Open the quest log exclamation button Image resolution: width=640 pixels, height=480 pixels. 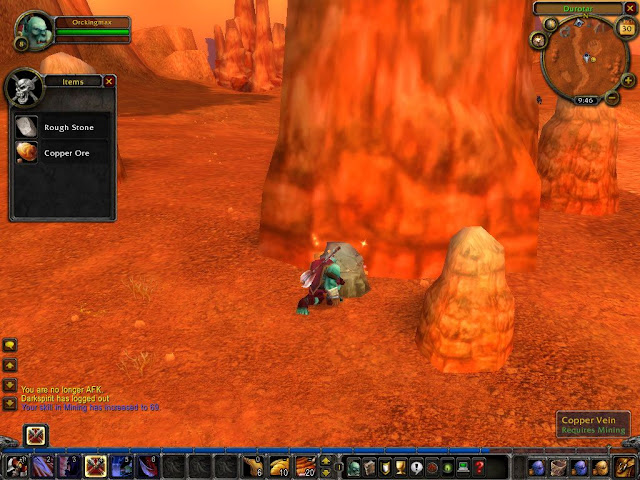click(416, 467)
